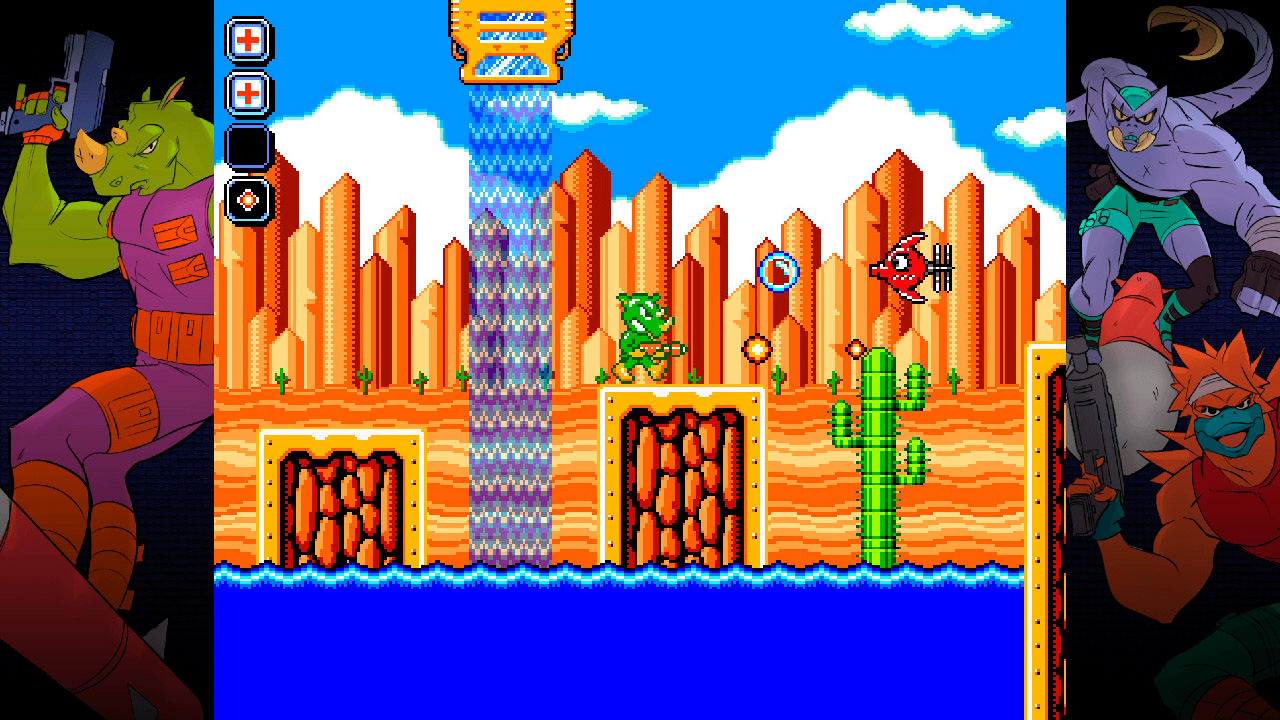
Task: Click the first health cross icon
Action: point(248,41)
